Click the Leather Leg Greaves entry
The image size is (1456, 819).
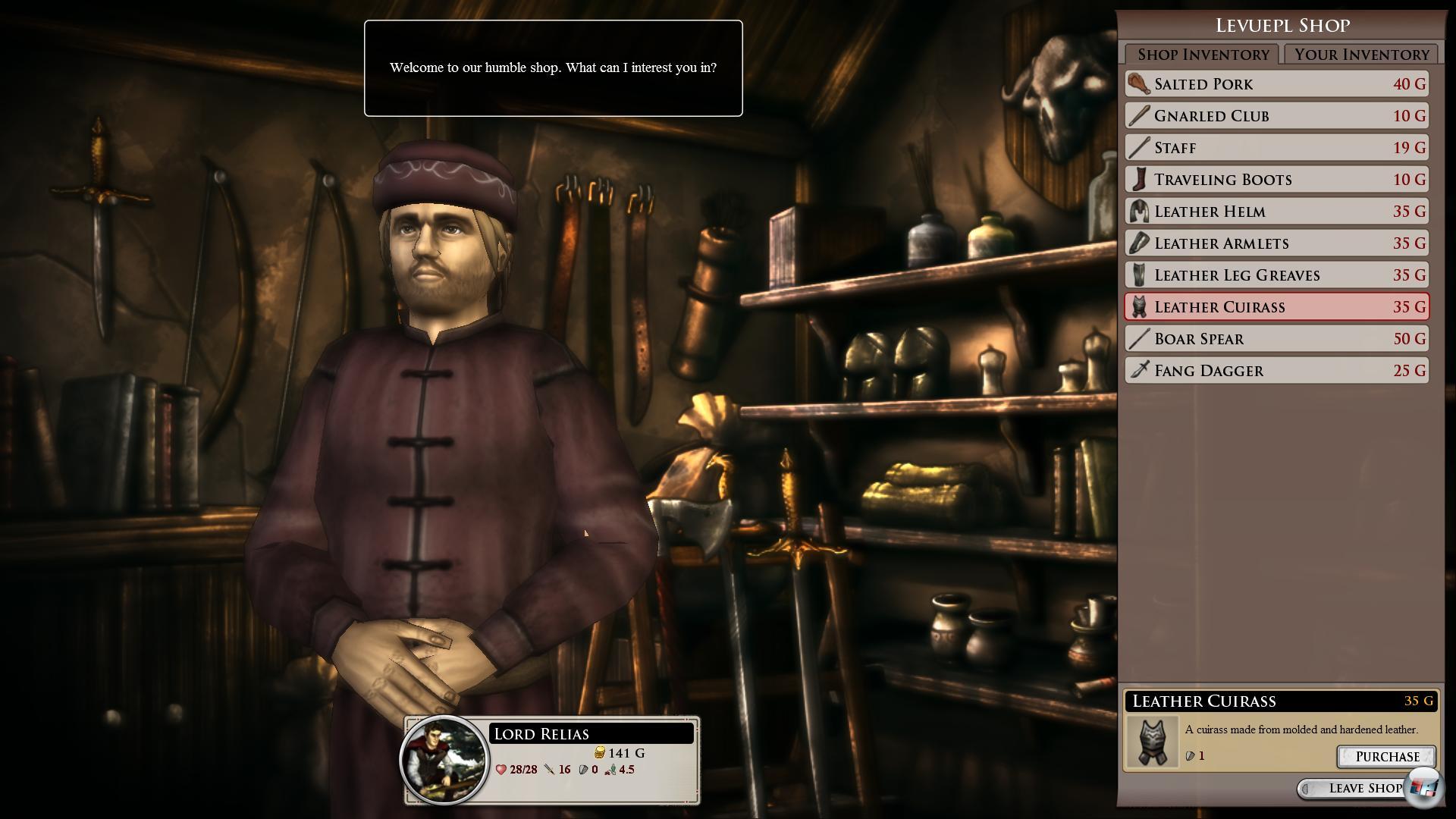pos(1276,275)
